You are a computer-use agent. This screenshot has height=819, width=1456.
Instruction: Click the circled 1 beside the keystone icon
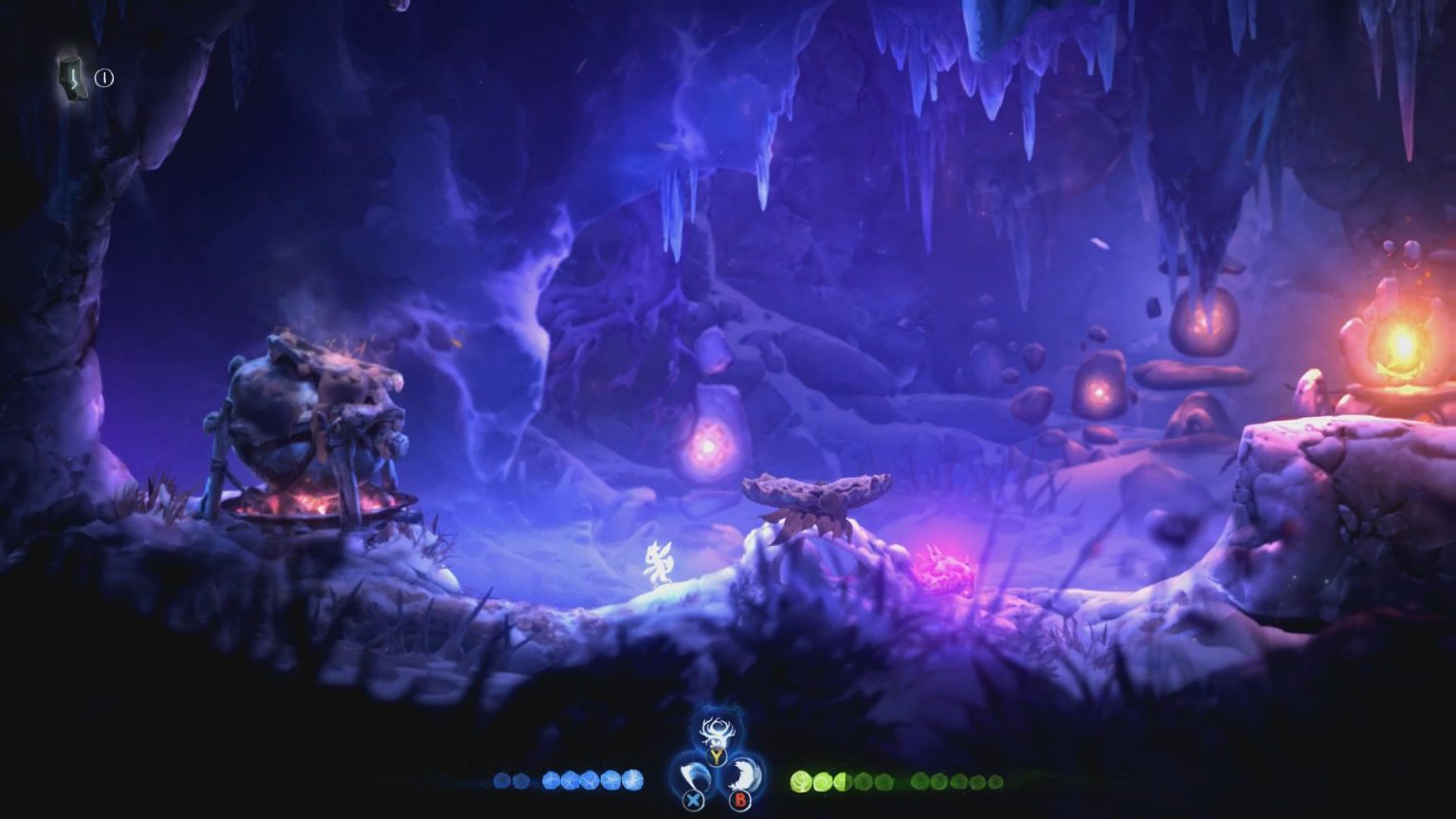(102, 78)
